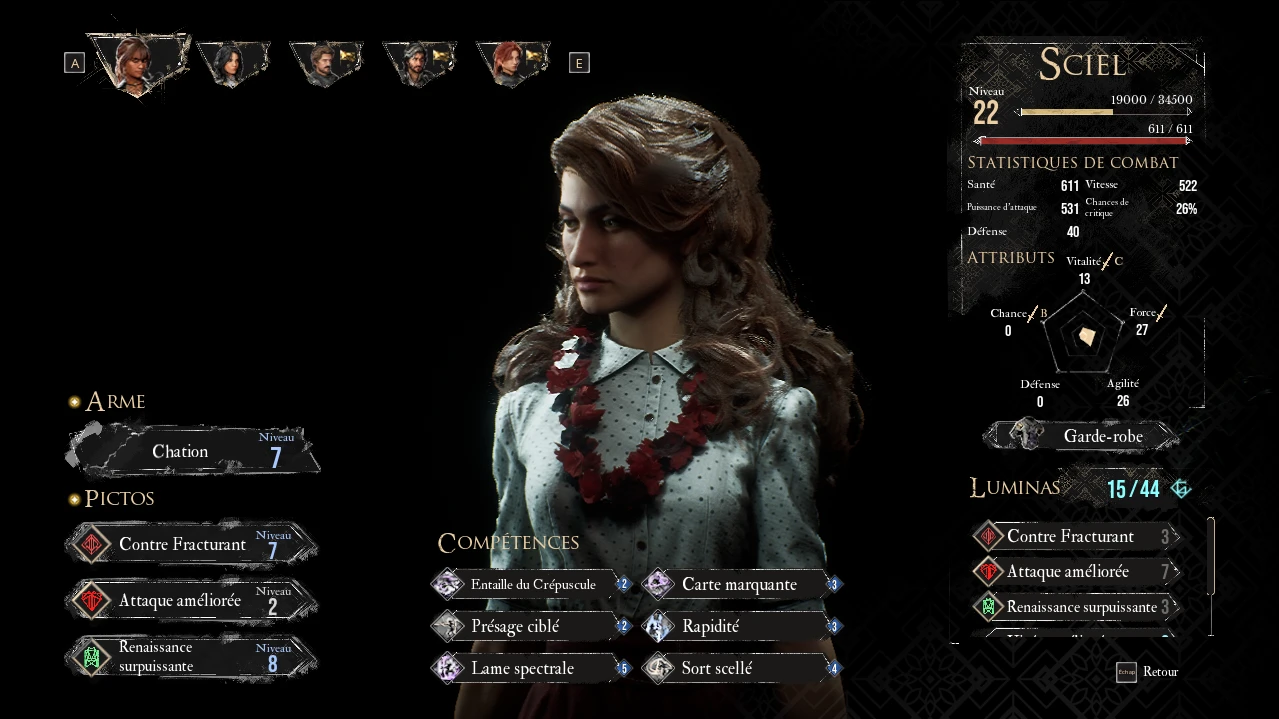1279x719 pixels.
Task: Open the Carte marquante skill slot
Action: point(741,585)
